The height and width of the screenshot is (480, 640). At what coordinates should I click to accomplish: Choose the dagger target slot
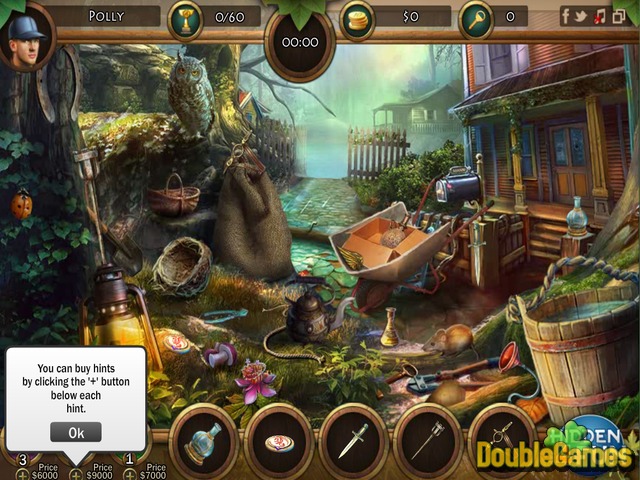pos(354,440)
